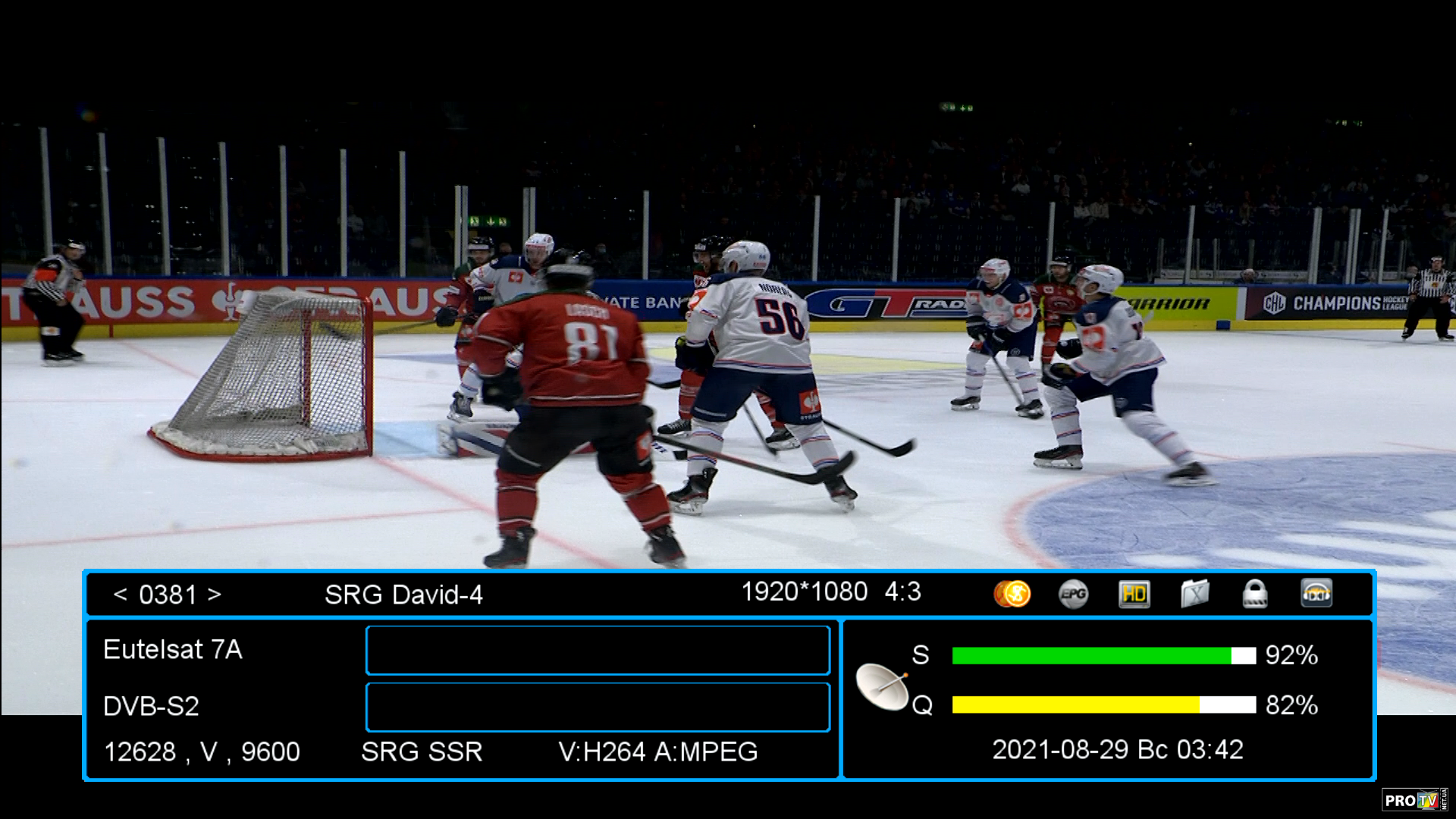Select the grey folder X icon
The width and height of the screenshot is (1456, 819).
pos(1194,594)
